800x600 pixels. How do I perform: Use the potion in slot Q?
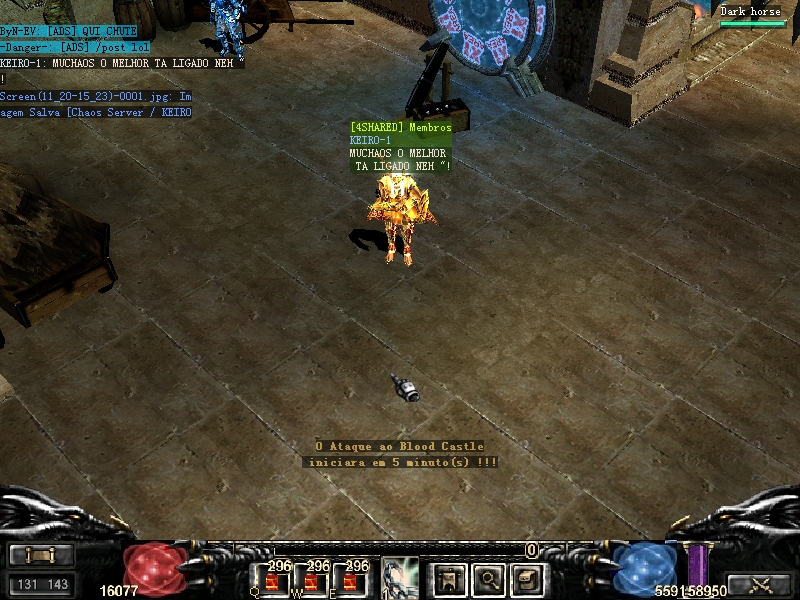pos(274,579)
